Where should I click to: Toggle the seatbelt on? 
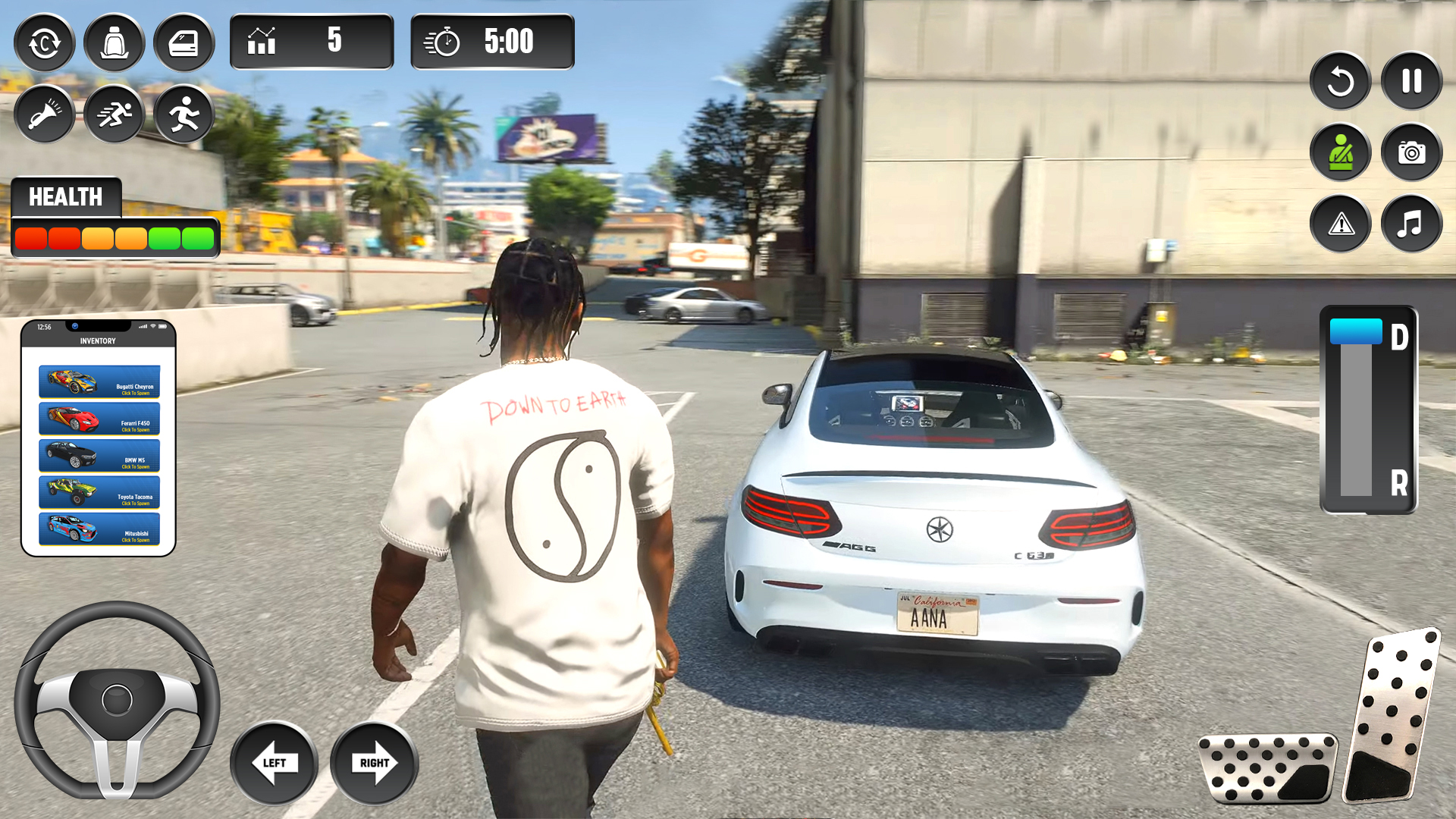coord(1339,152)
